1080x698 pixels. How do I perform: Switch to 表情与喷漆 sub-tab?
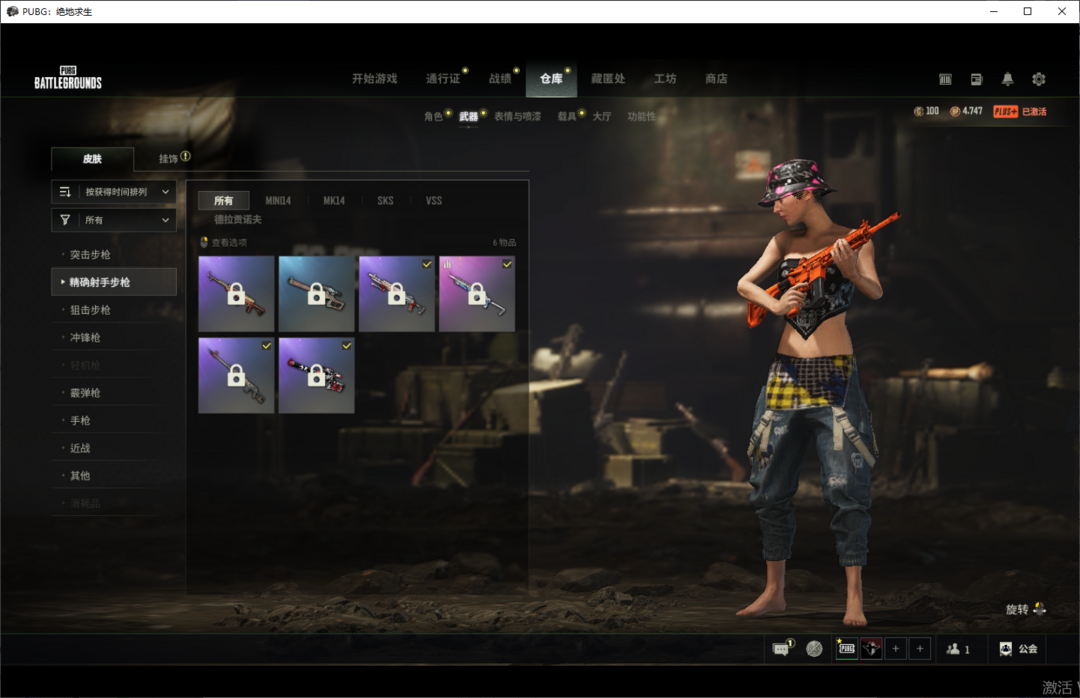pyautogui.click(x=517, y=117)
